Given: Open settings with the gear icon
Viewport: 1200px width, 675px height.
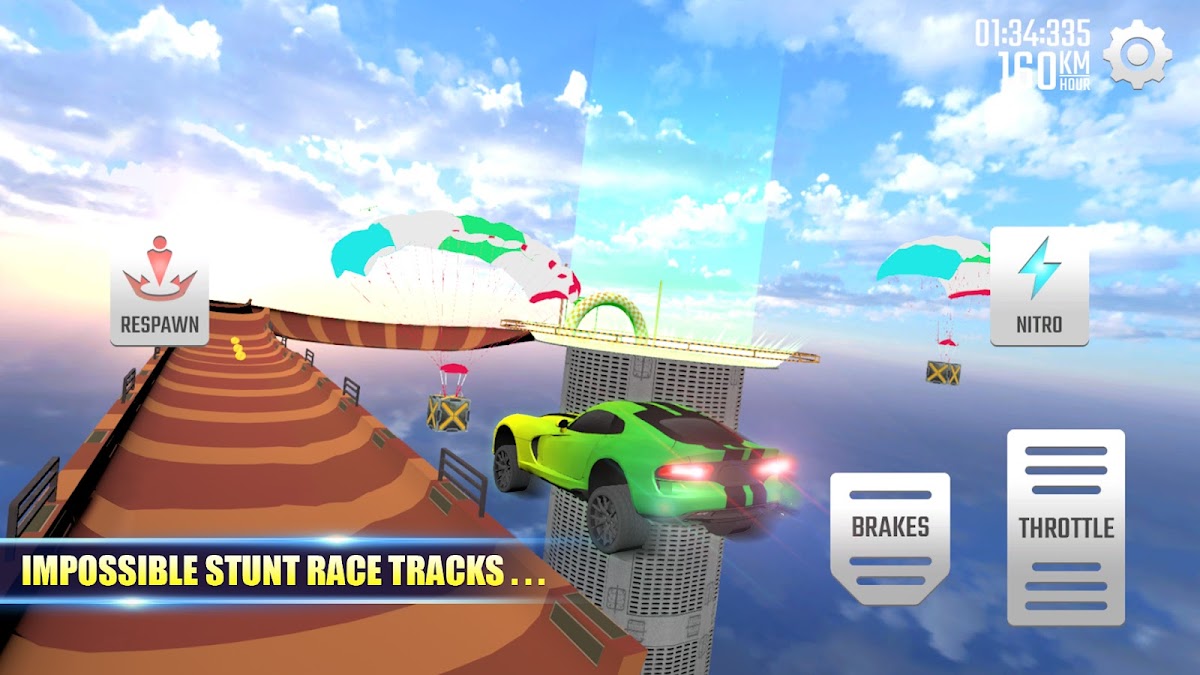Looking at the screenshot, I should point(1137,55).
